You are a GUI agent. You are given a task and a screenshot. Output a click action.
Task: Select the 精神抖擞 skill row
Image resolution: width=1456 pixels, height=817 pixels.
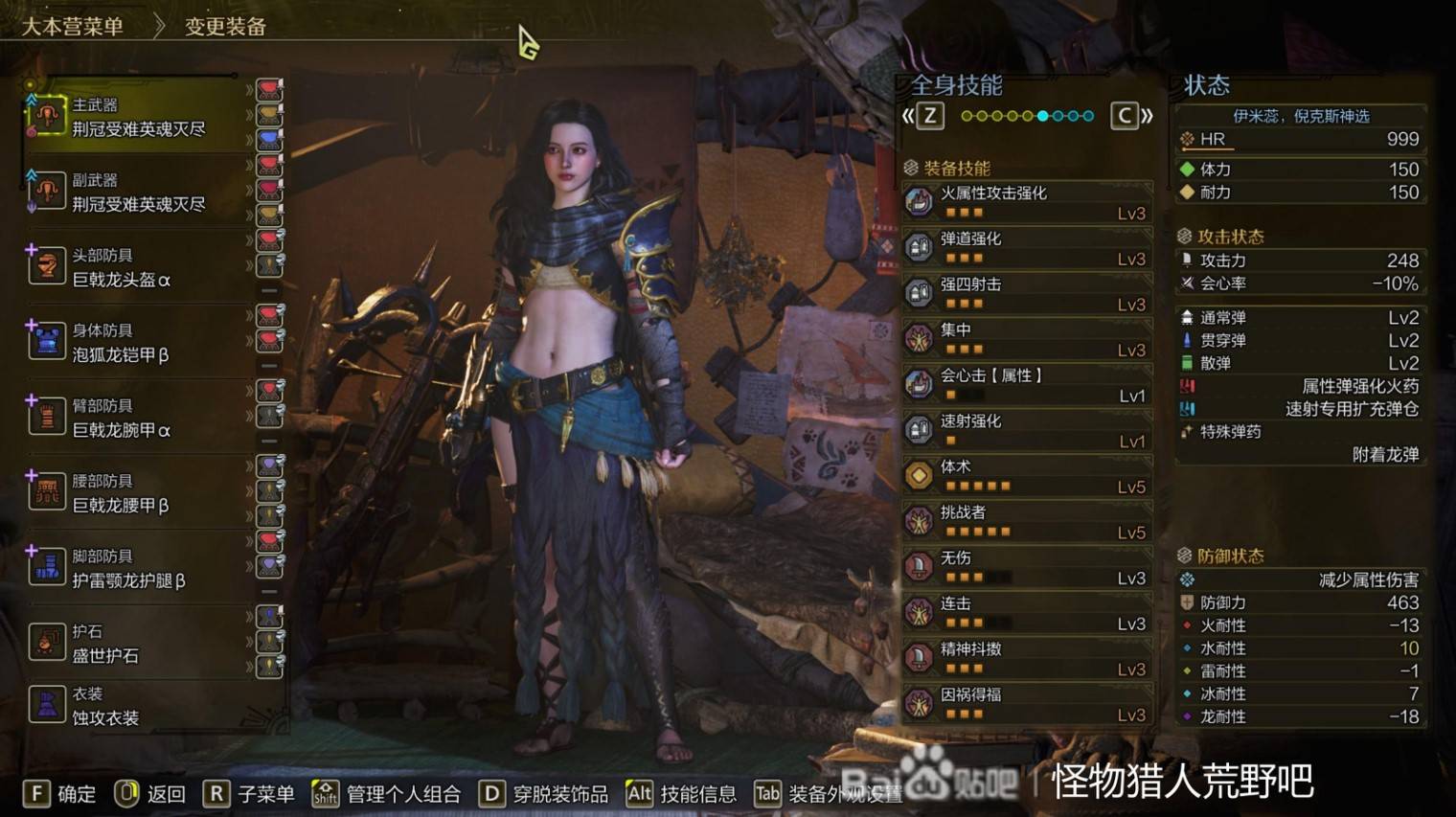[1026, 658]
